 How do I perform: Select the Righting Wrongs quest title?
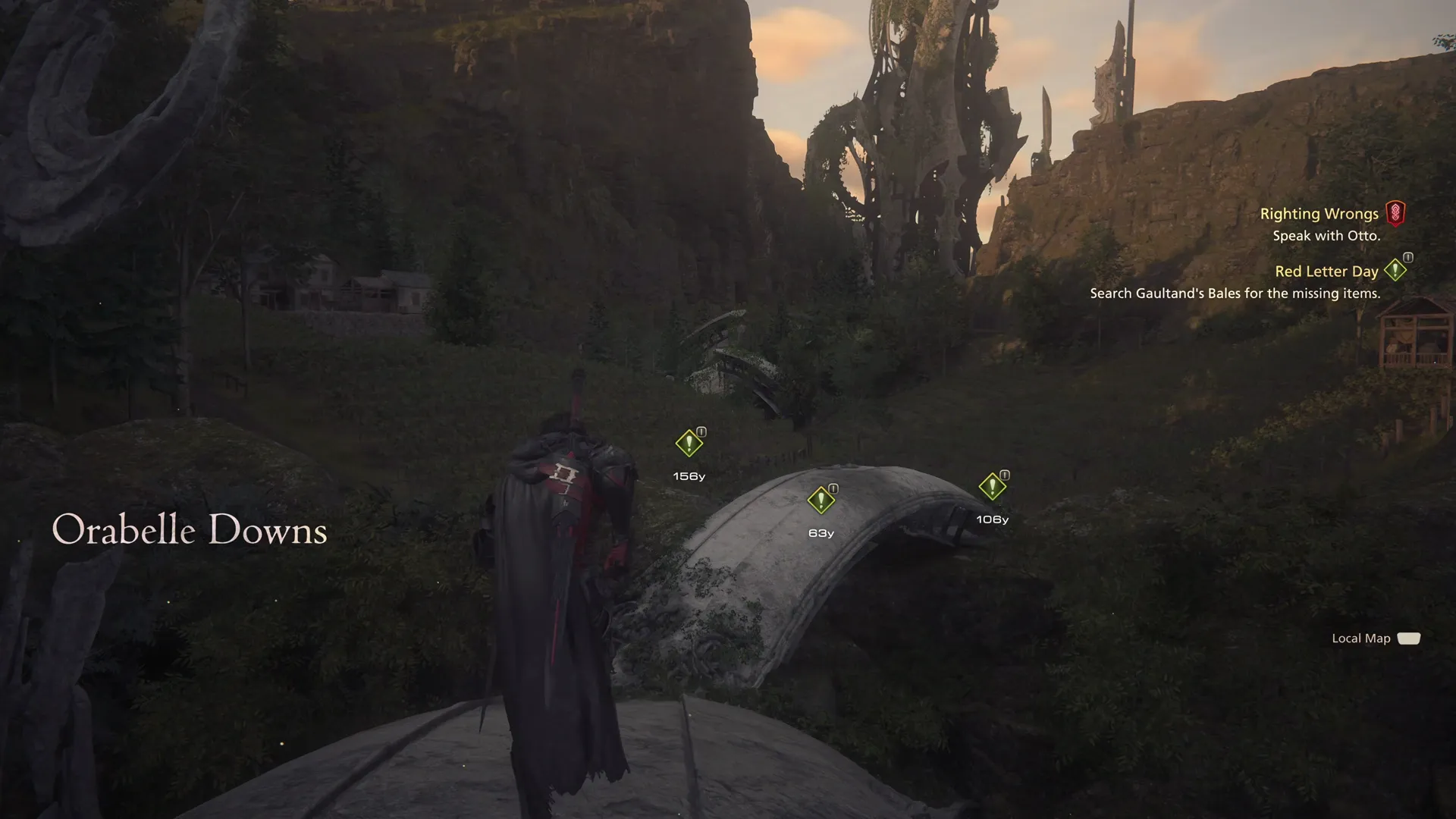(x=1319, y=213)
